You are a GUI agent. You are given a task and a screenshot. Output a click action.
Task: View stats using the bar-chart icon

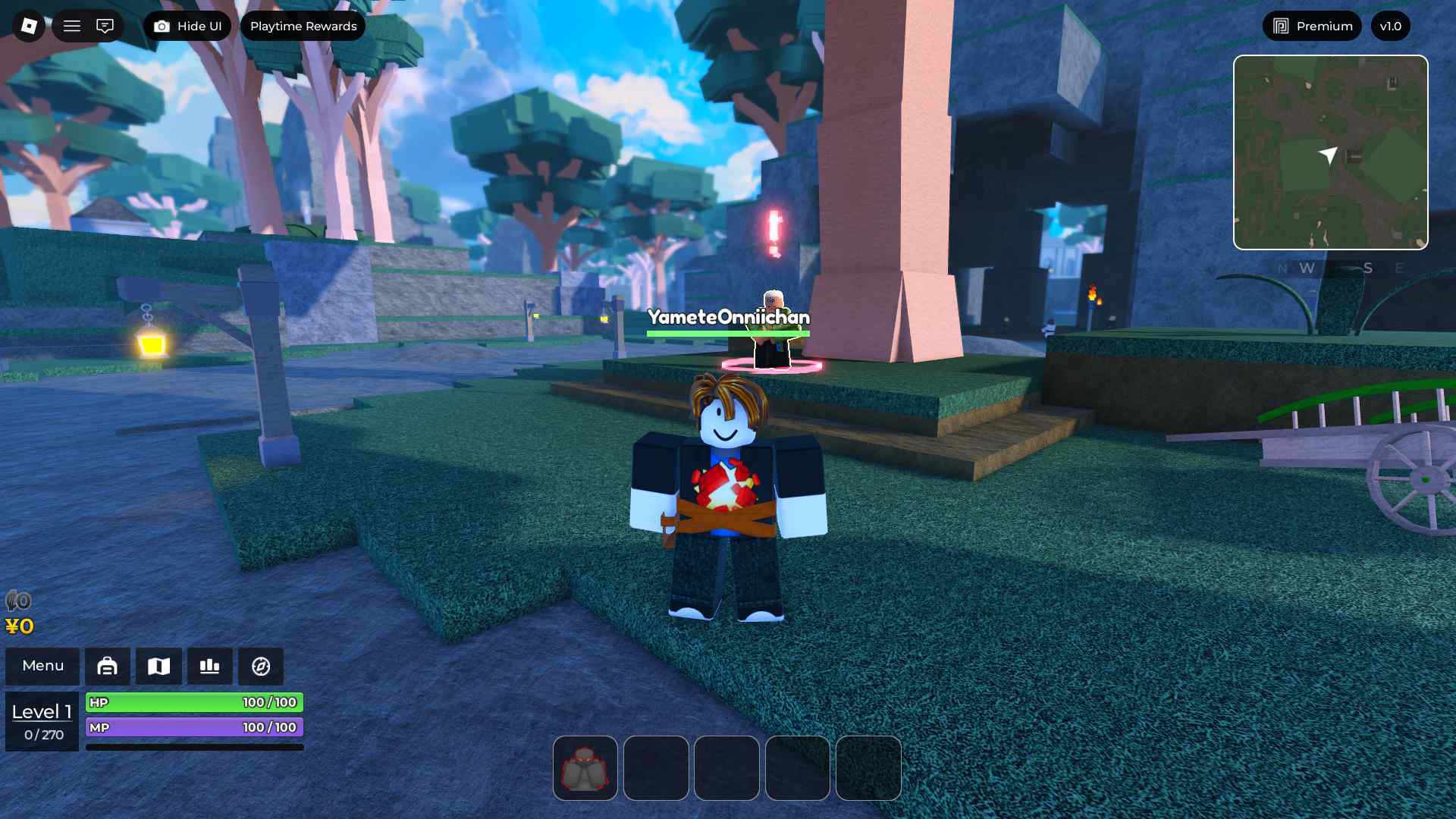(209, 666)
